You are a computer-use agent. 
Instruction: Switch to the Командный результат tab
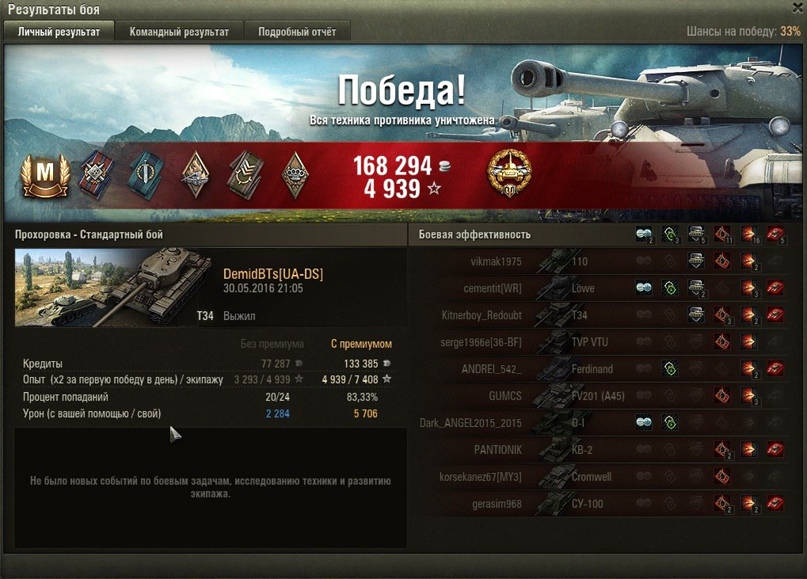point(179,32)
